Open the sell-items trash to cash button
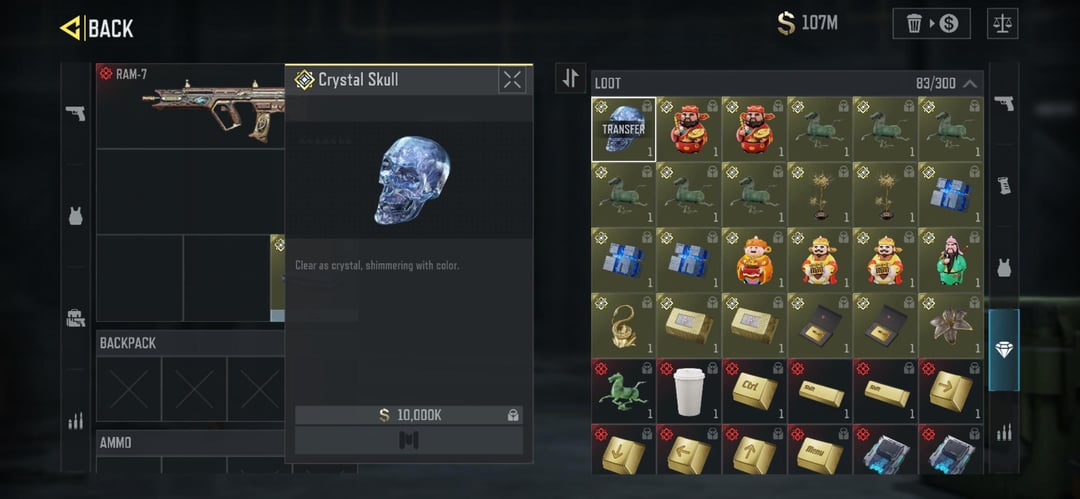 click(931, 24)
